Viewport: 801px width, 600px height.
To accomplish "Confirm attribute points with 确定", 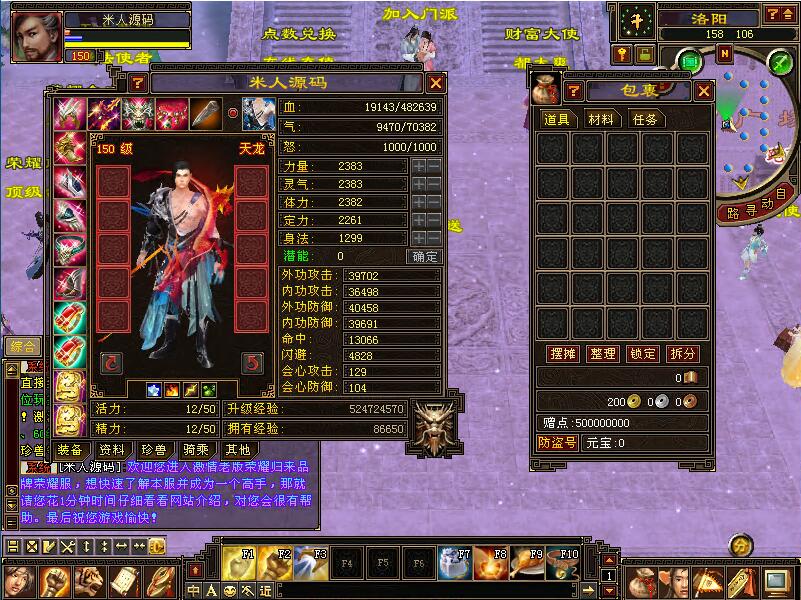I will [424, 256].
